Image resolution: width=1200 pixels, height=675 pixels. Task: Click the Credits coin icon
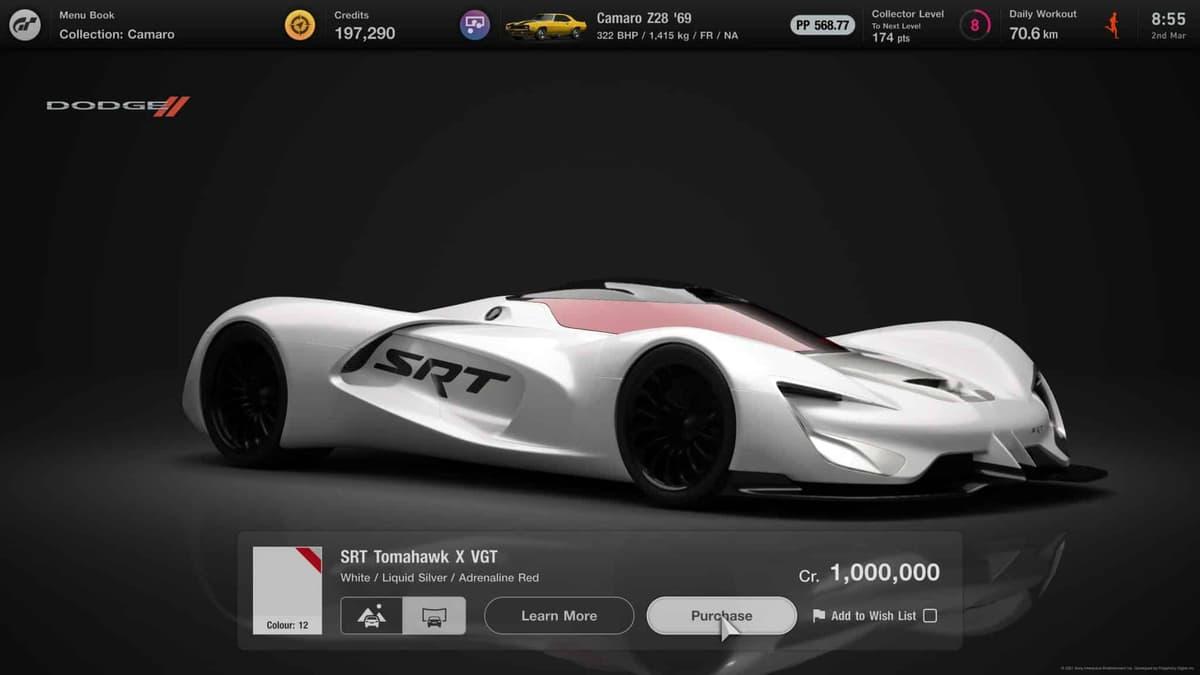pyautogui.click(x=300, y=25)
